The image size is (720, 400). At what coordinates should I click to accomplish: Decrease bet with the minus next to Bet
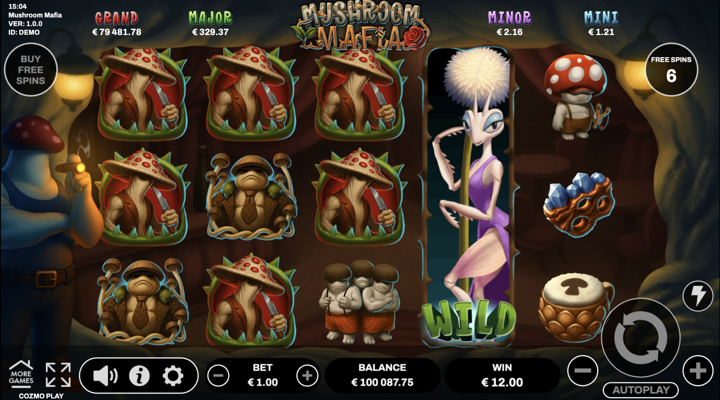[218, 376]
